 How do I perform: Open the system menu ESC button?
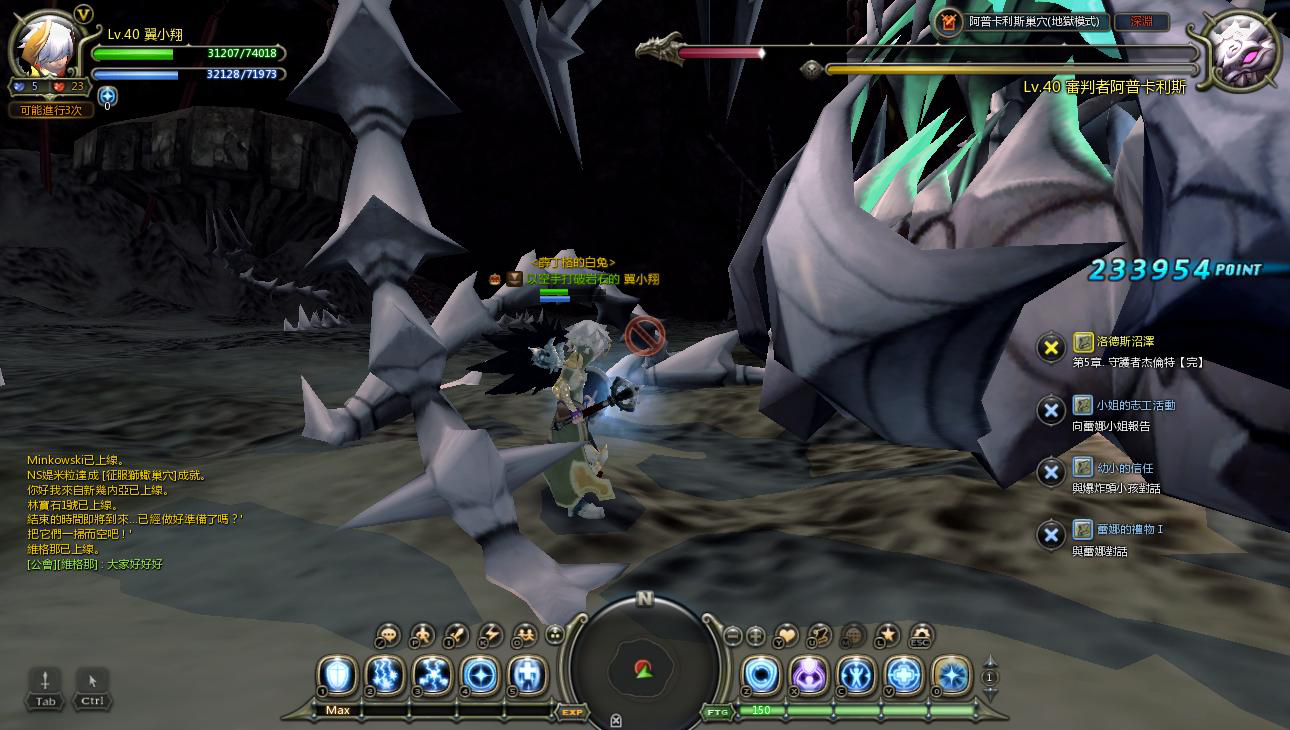(x=921, y=634)
